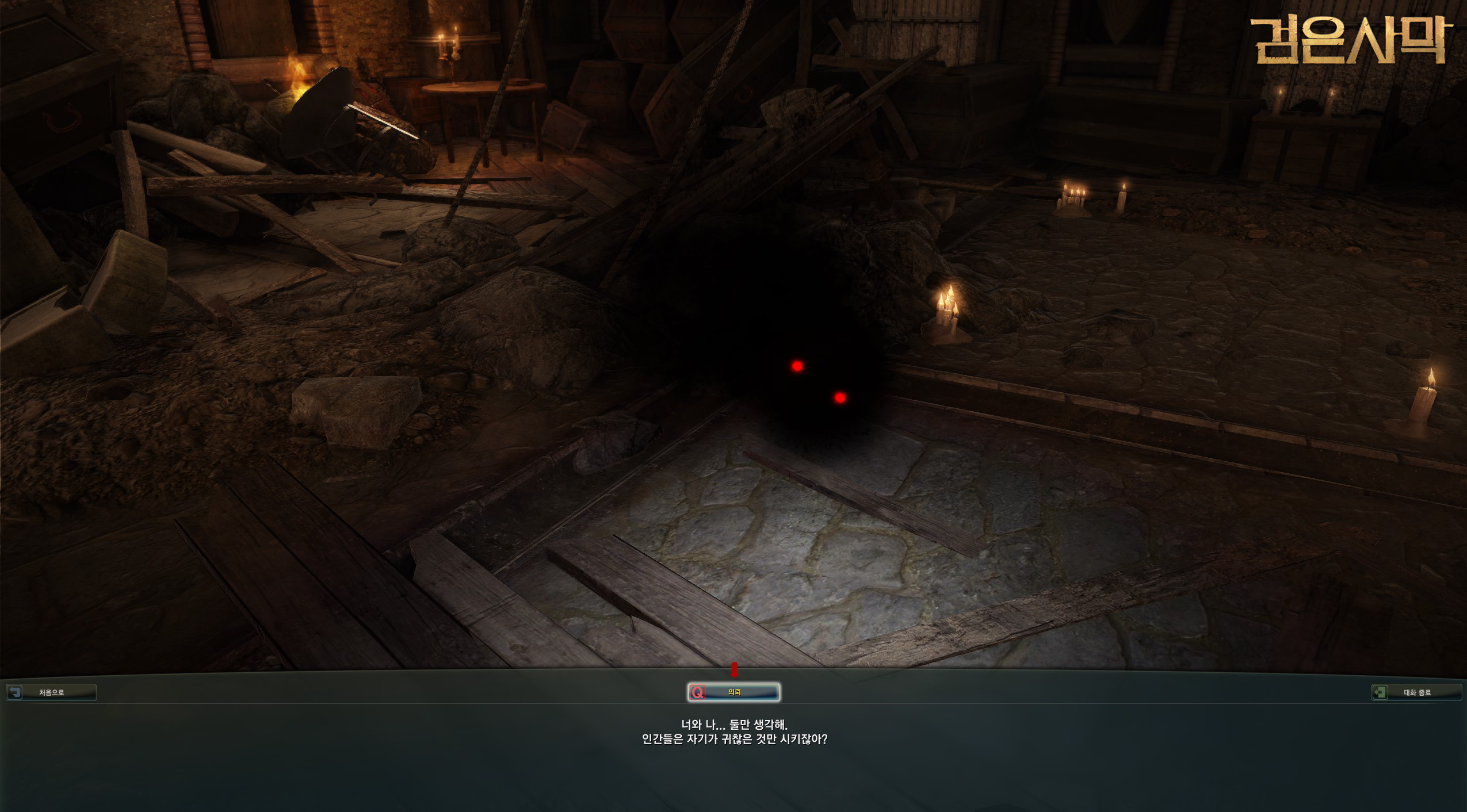Return to start with 처음으로 button
The image size is (1467, 812).
click(51, 692)
